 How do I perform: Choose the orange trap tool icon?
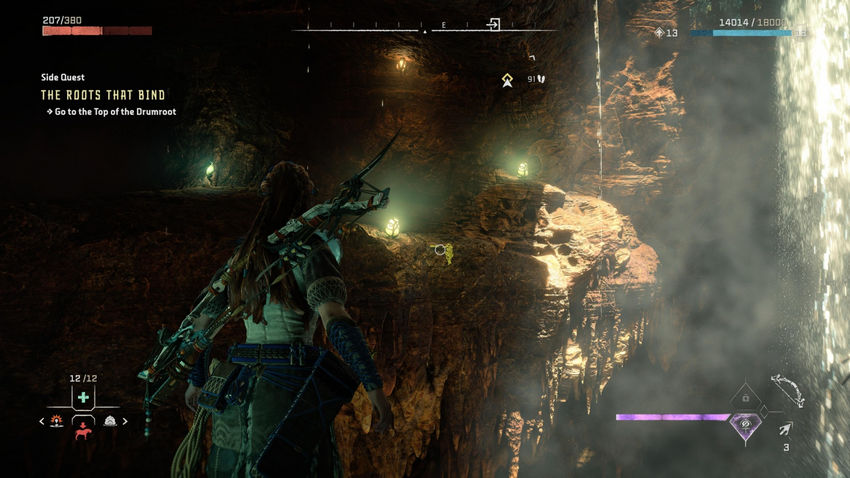pyautogui.click(x=57, y=421)
